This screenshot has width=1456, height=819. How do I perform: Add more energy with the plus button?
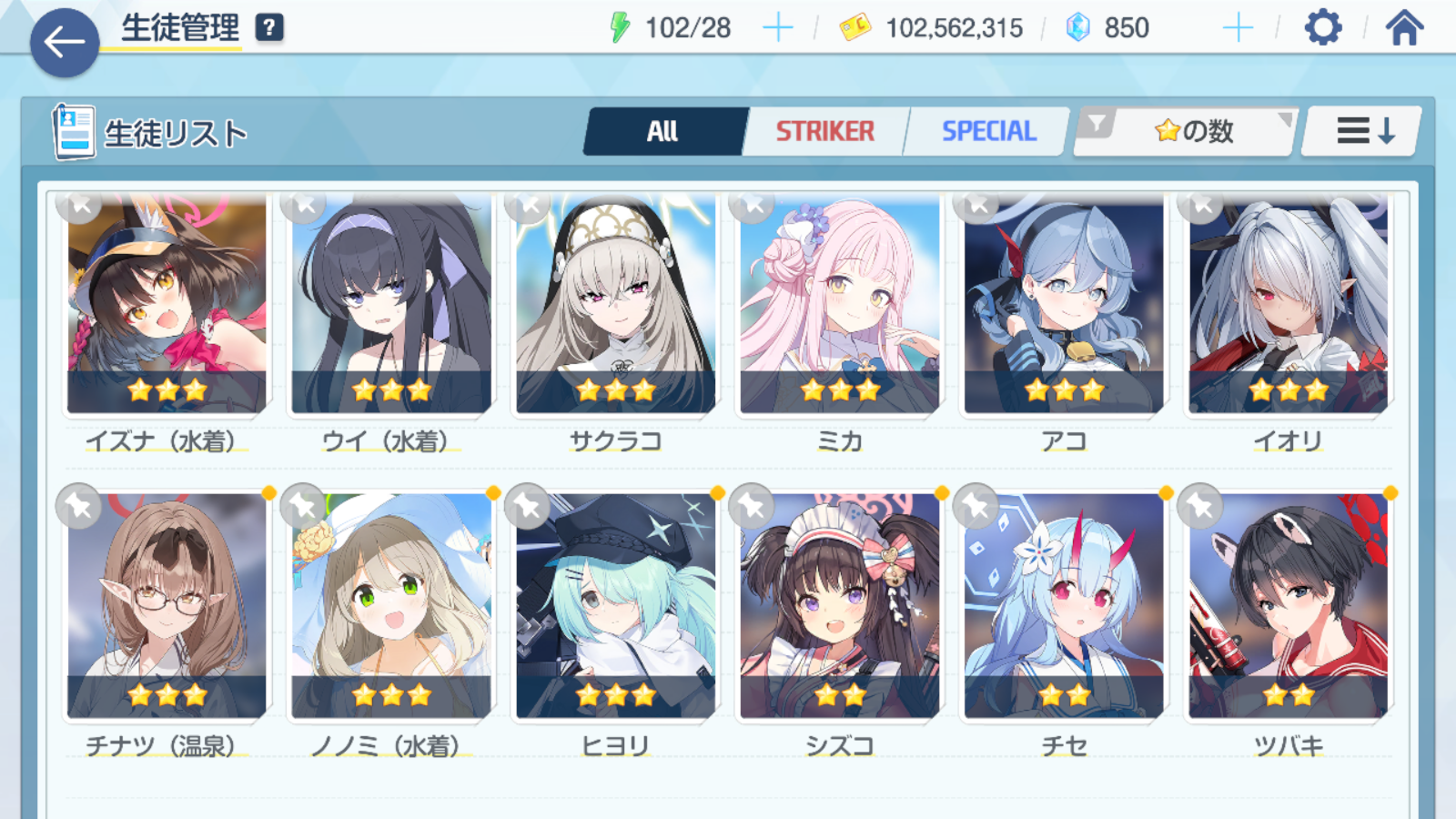tap(777, 28)
